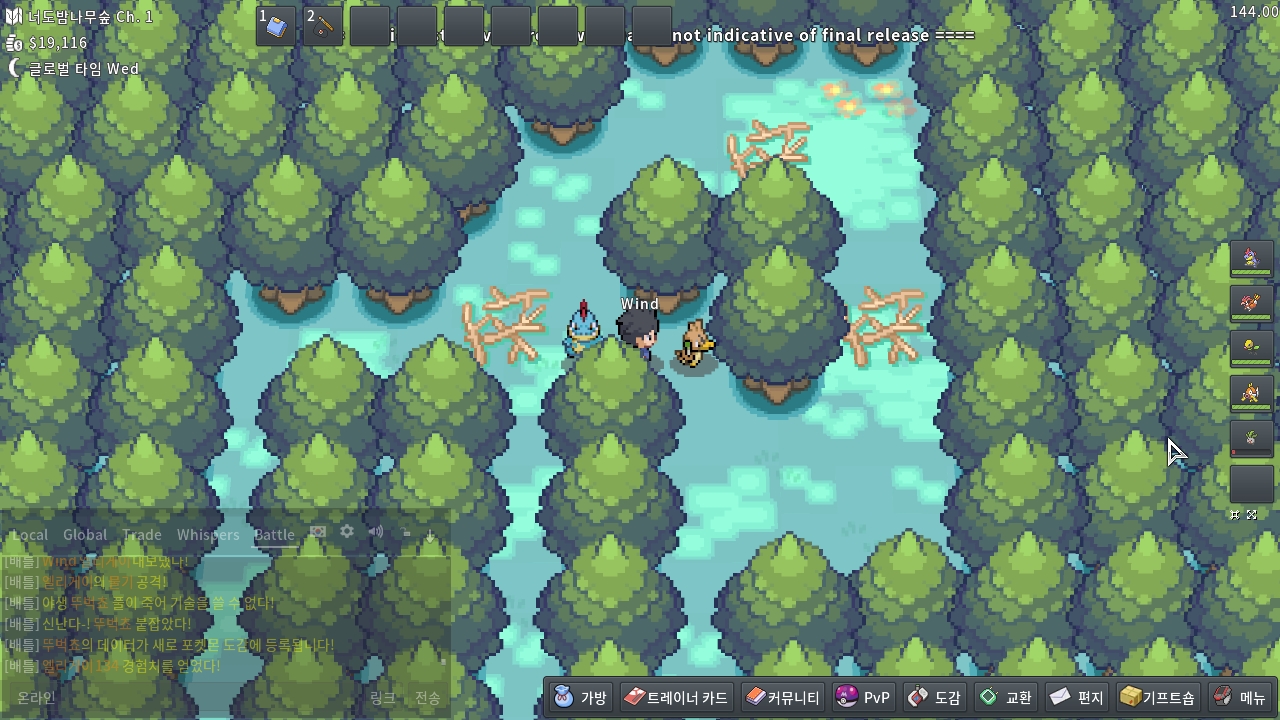This screenshot has height=720, width=1280.
Task: Switch to the Whispers chat tab
Action: click(208, 535)
